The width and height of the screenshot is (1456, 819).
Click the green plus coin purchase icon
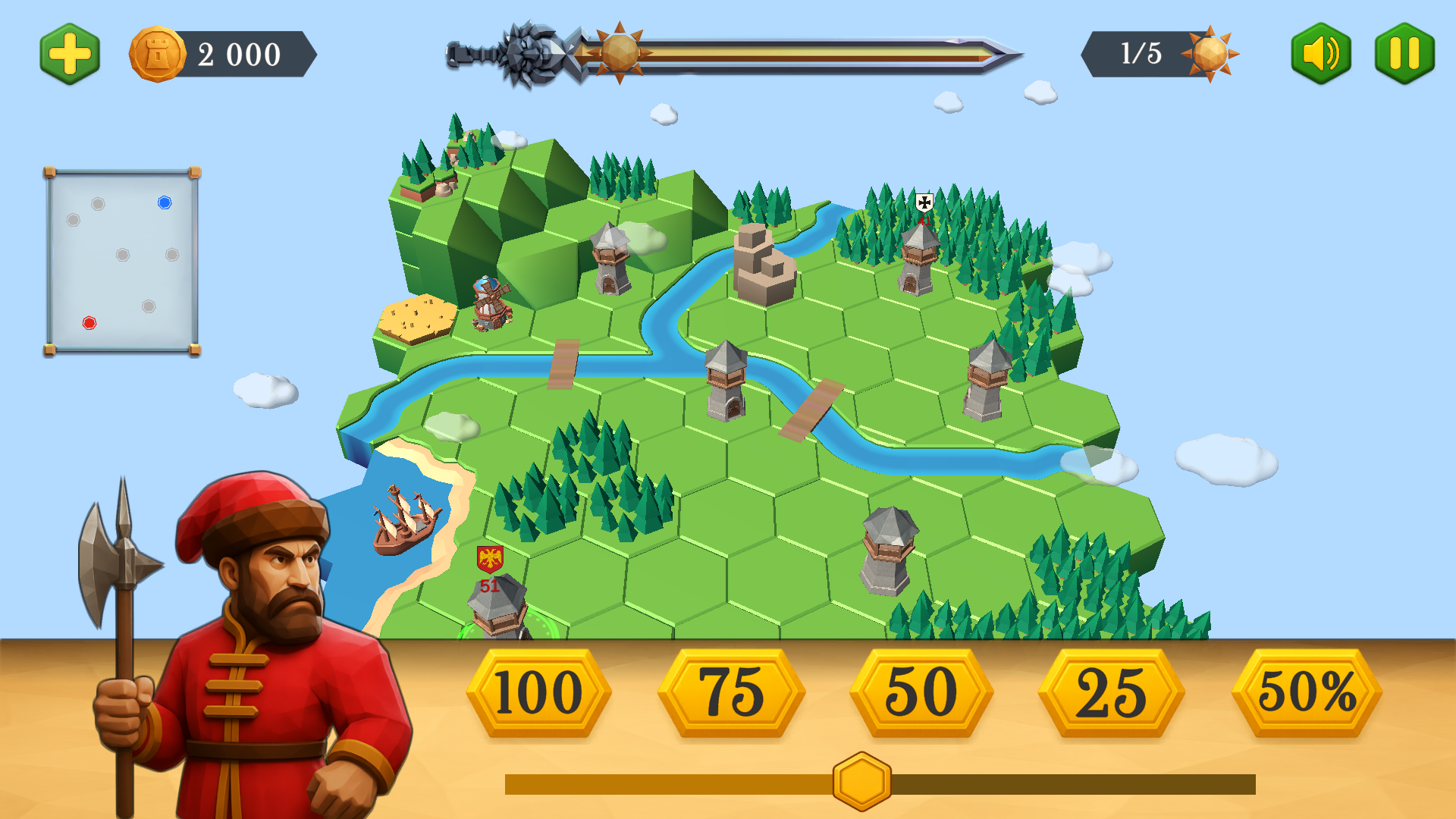[68, 53]
